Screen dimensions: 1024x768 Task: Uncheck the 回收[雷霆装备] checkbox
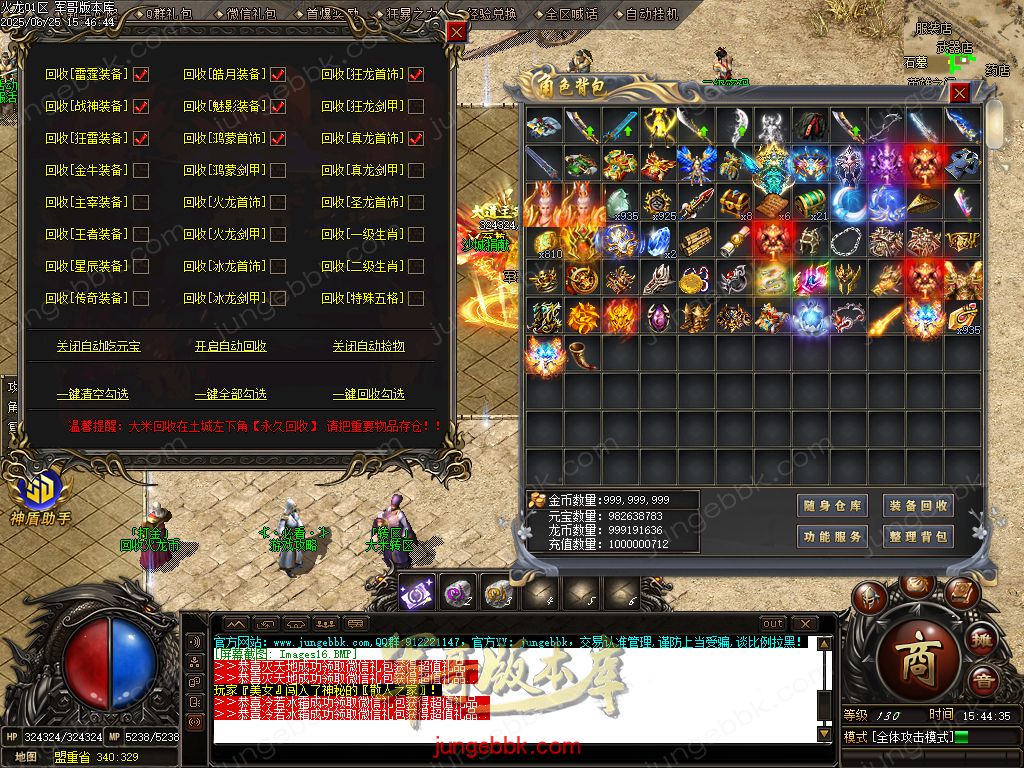[141, 74]
